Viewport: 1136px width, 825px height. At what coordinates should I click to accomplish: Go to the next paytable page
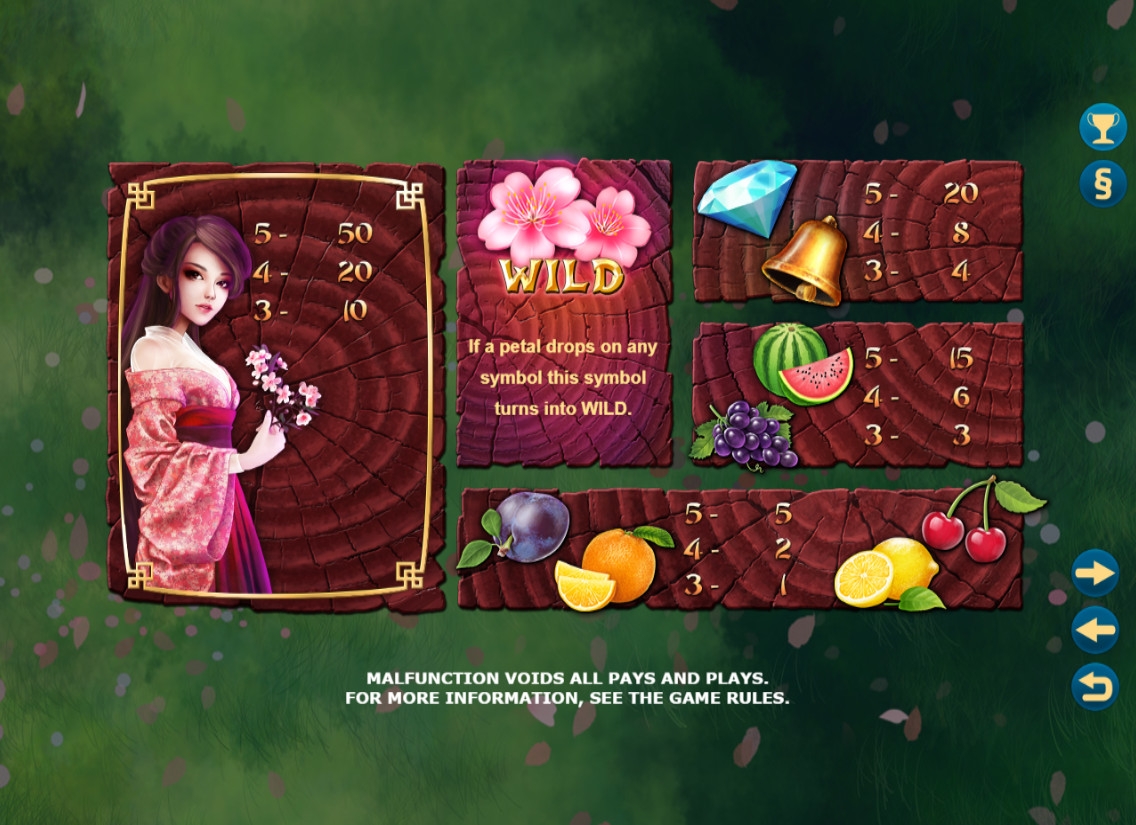coord(1095,573)
